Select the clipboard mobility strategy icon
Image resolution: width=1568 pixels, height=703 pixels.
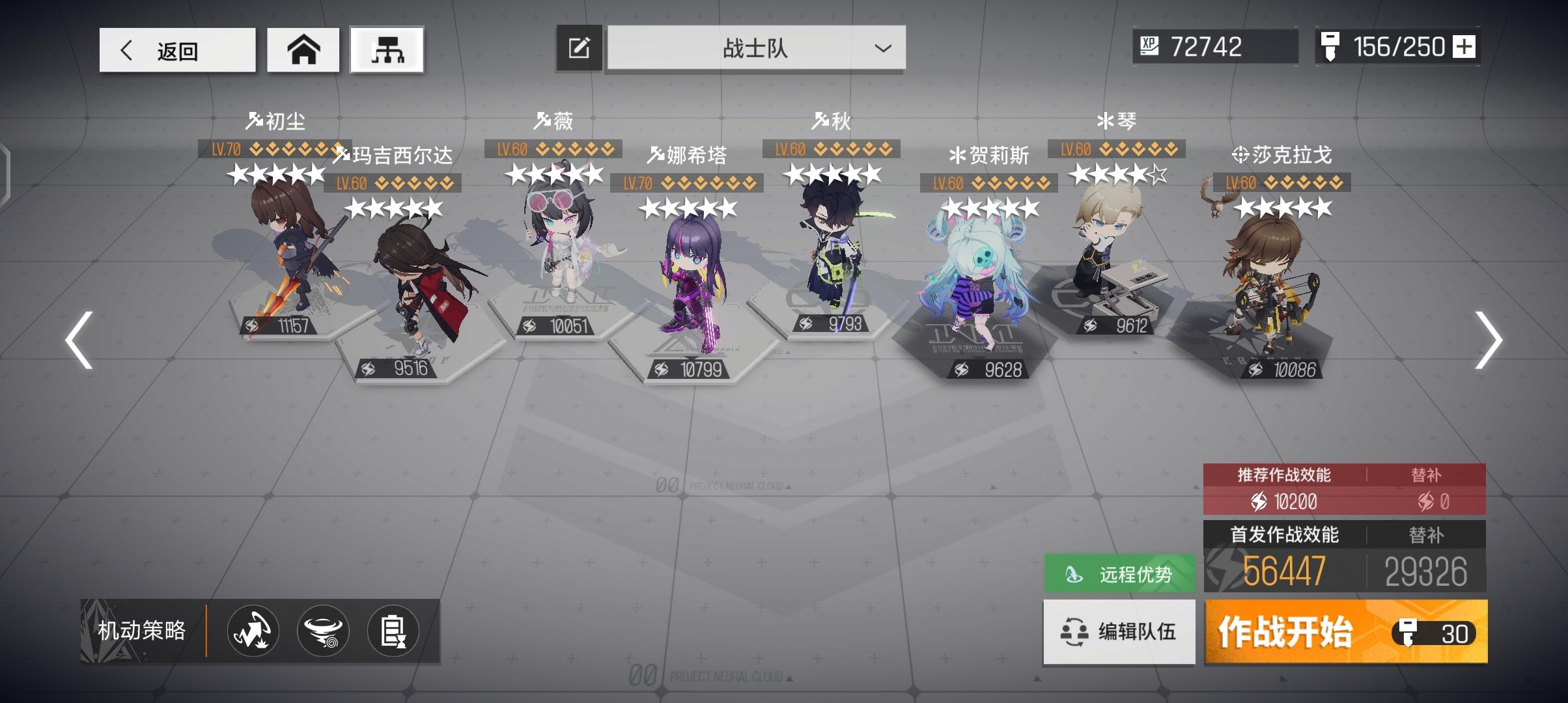(x=395, y=631)
